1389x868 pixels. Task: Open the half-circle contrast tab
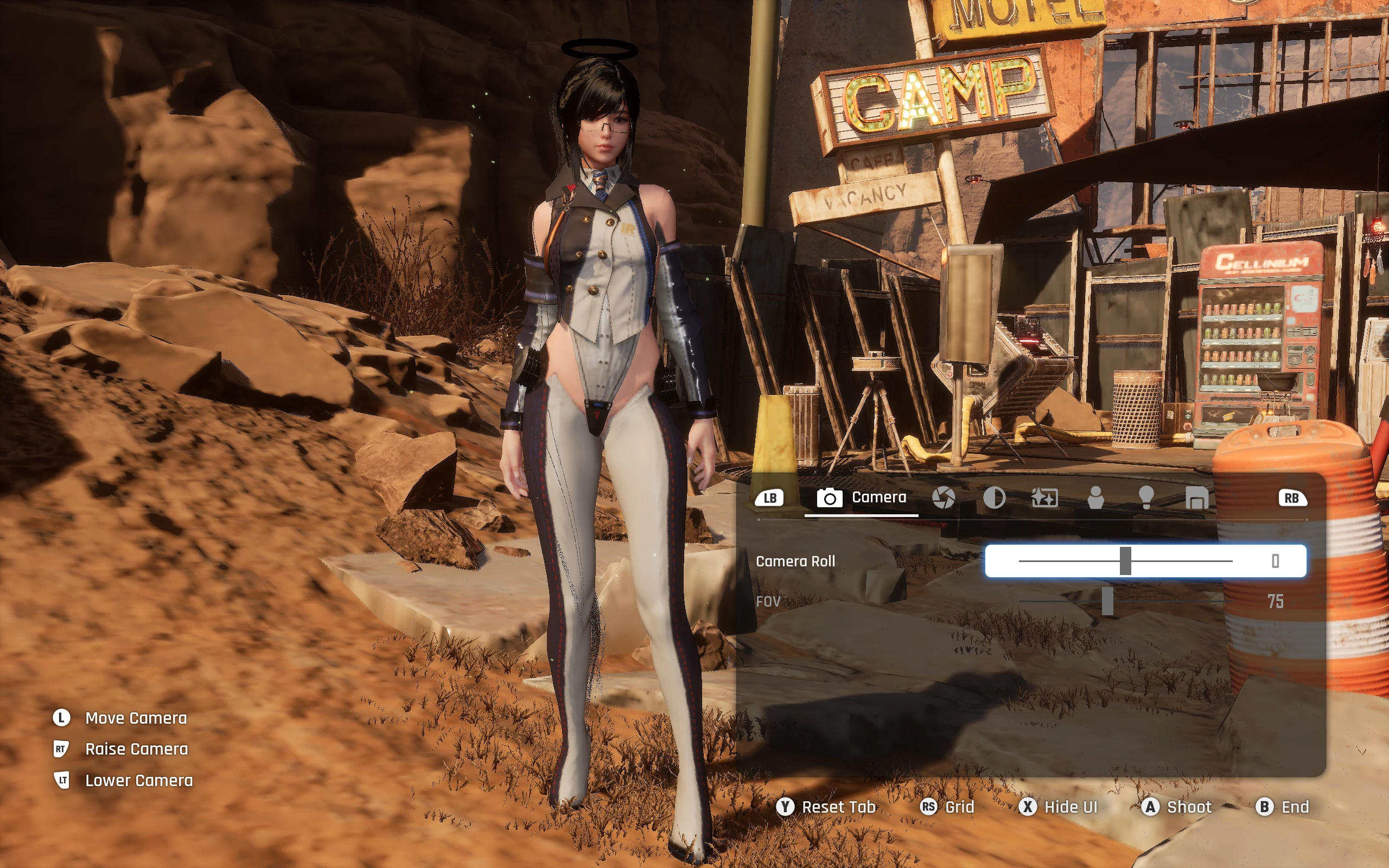(994, 497)
